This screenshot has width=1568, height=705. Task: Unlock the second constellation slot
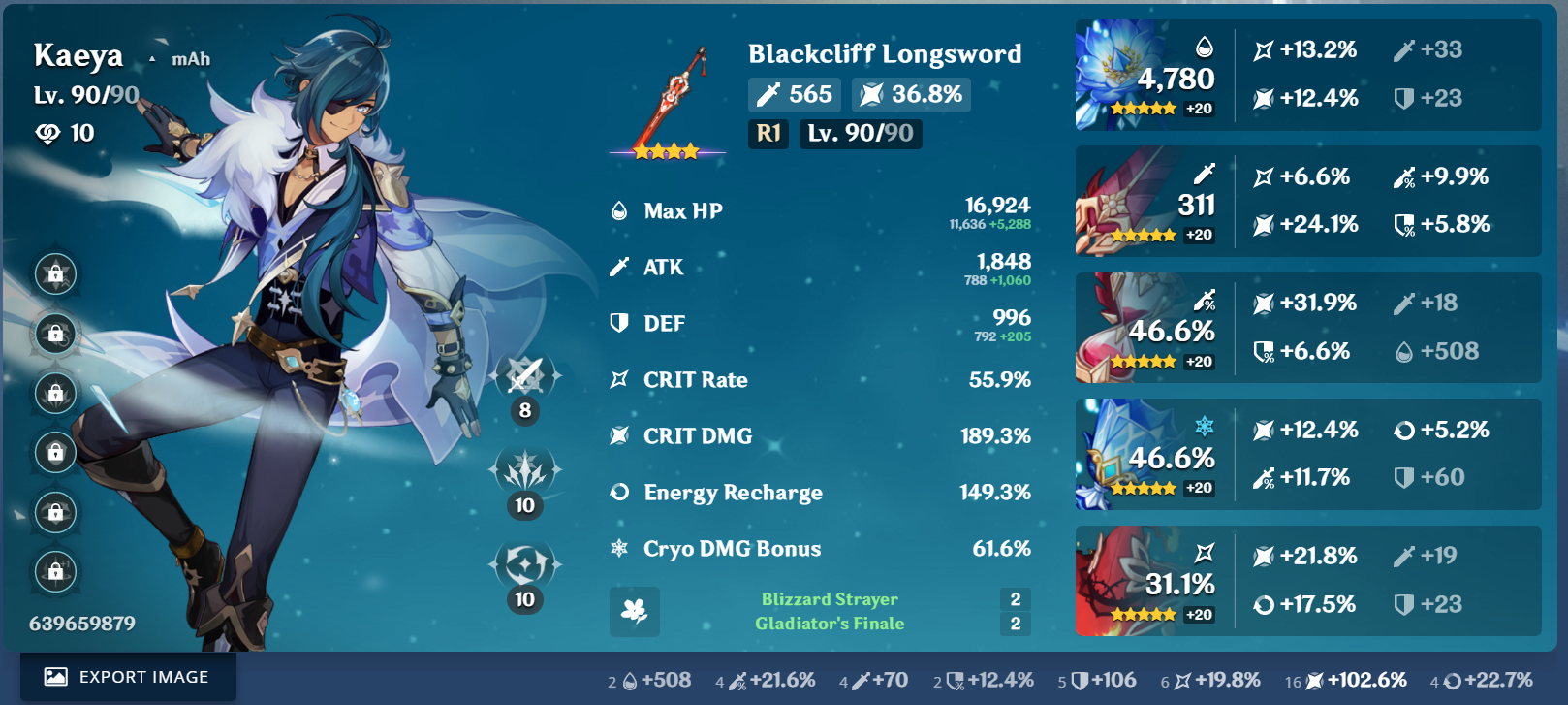(x=55, y=334)
